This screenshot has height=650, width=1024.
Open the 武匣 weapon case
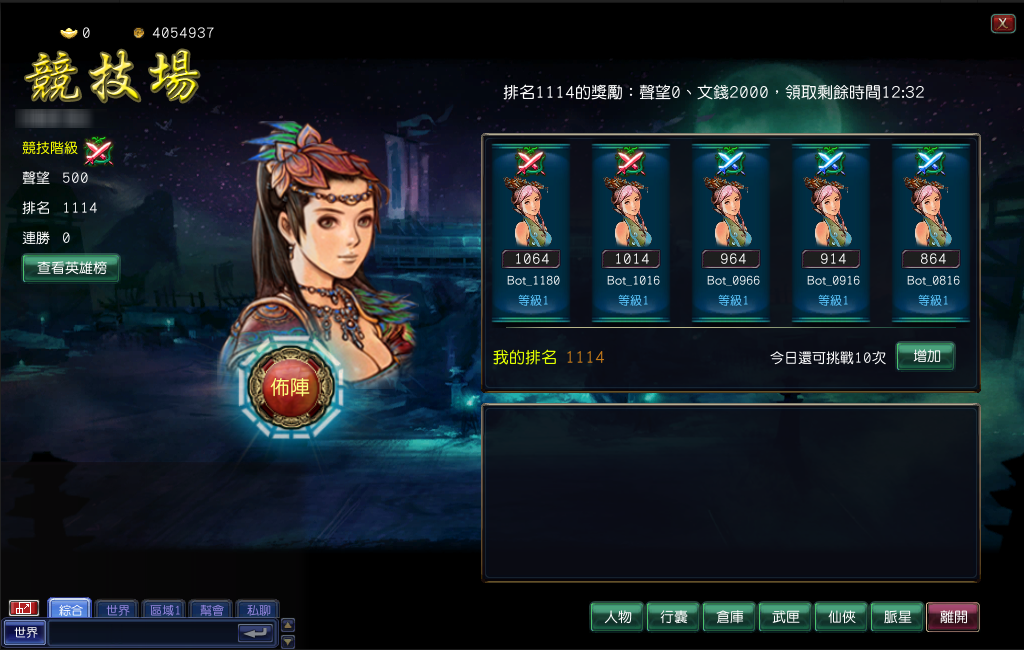(x=785, y=617)
